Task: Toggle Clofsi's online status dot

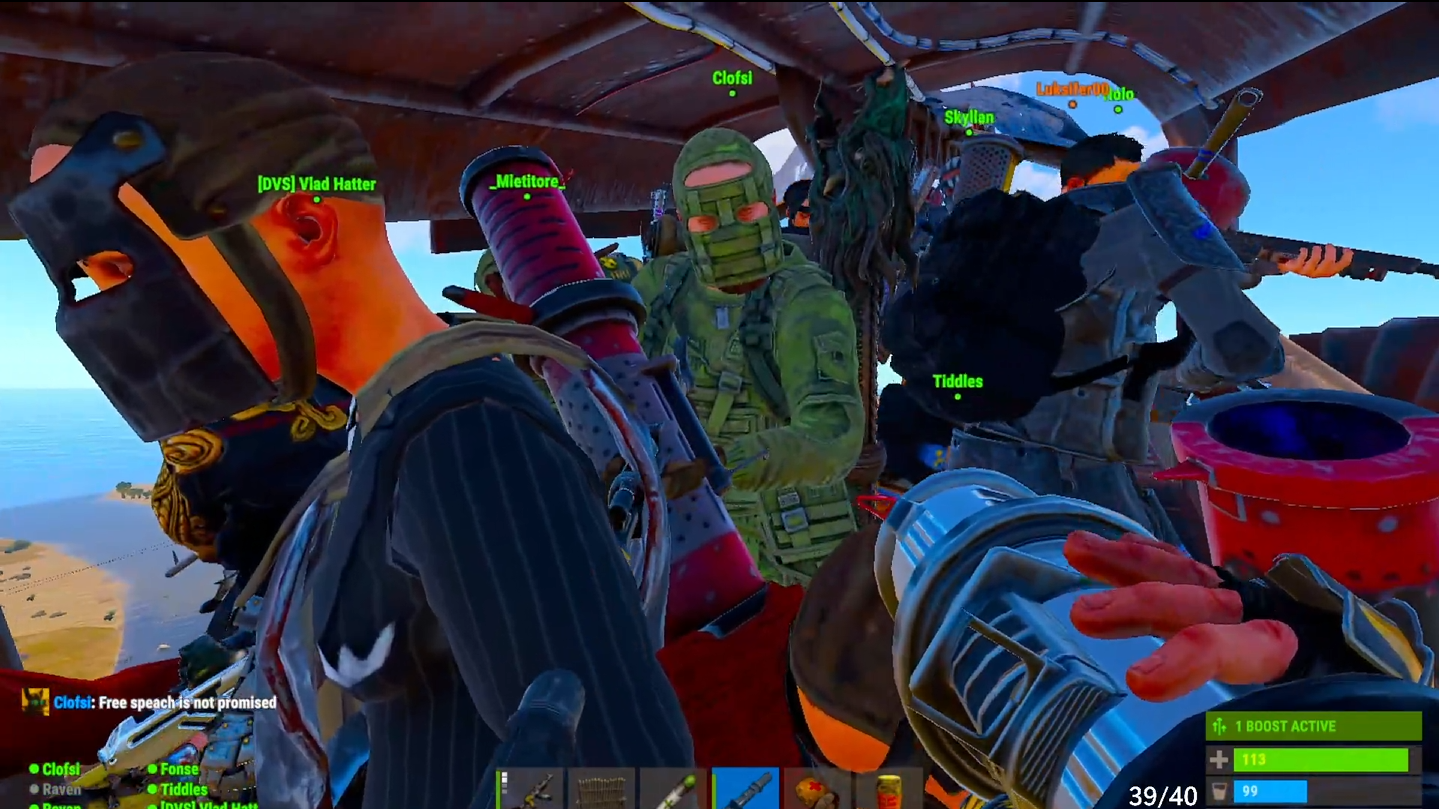Action: pyautogui.click(x=33, y=769)
